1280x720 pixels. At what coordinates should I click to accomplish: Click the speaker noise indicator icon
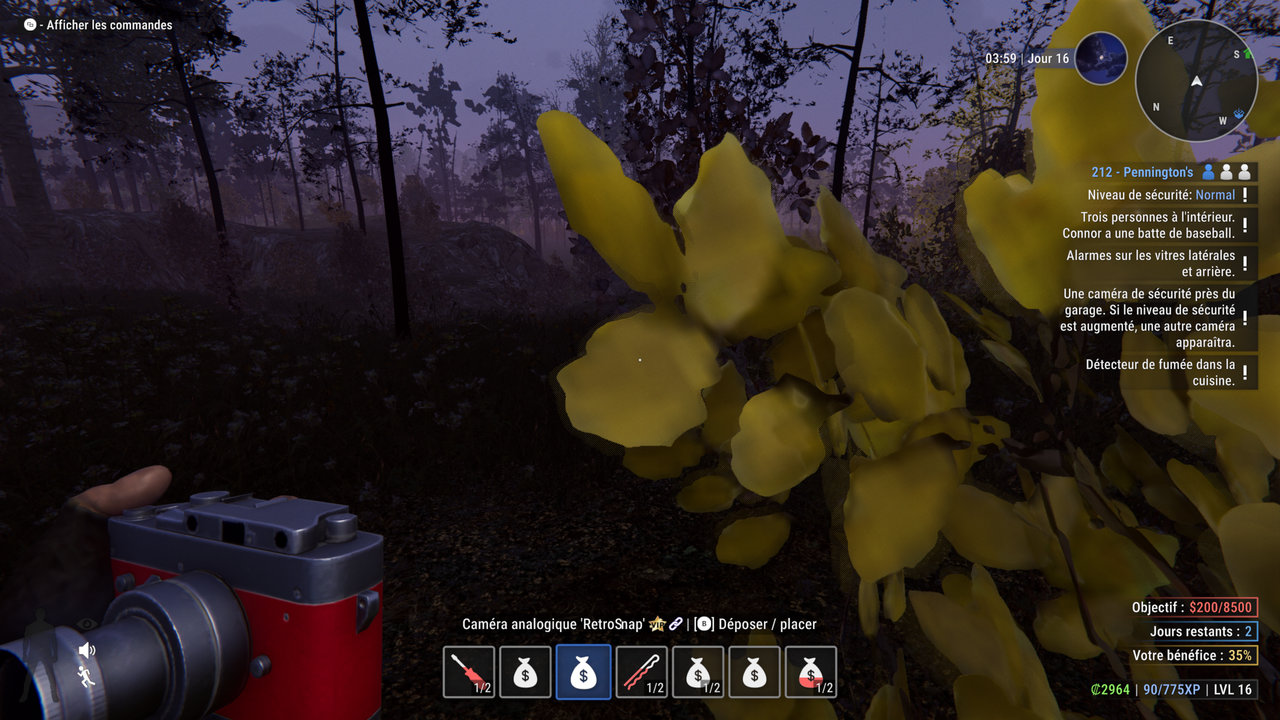pyautogui.click(x=87, y=651)
